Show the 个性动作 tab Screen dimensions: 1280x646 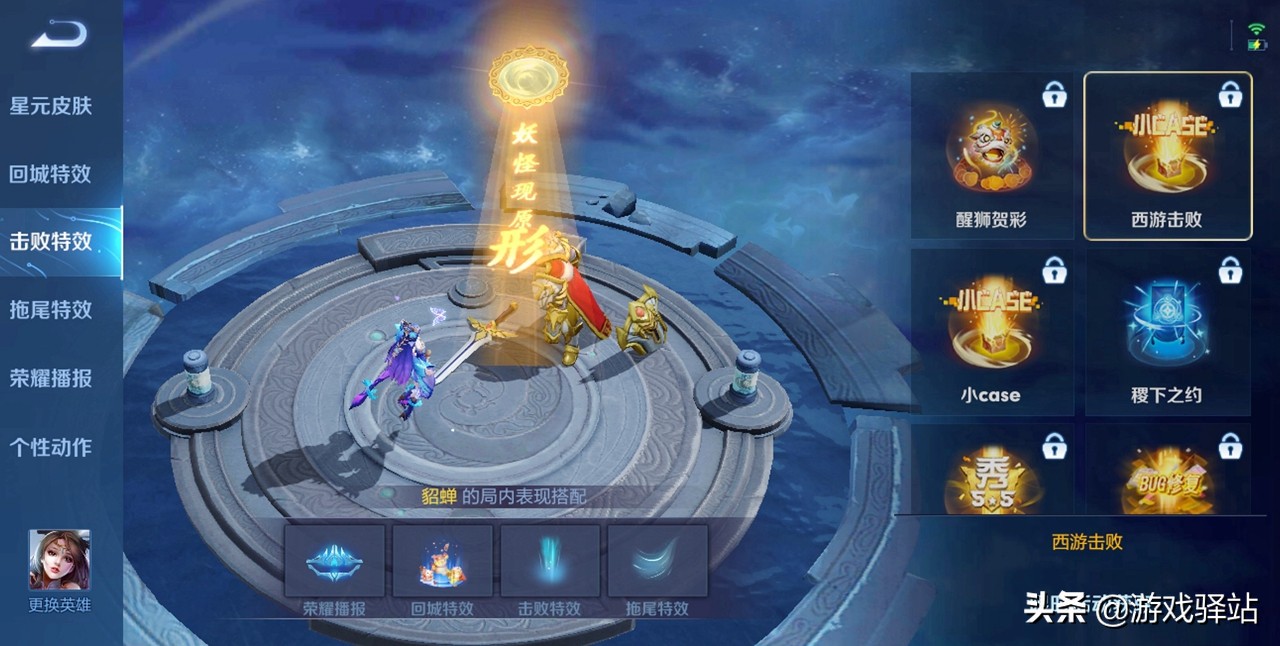(x=51, y=447)
